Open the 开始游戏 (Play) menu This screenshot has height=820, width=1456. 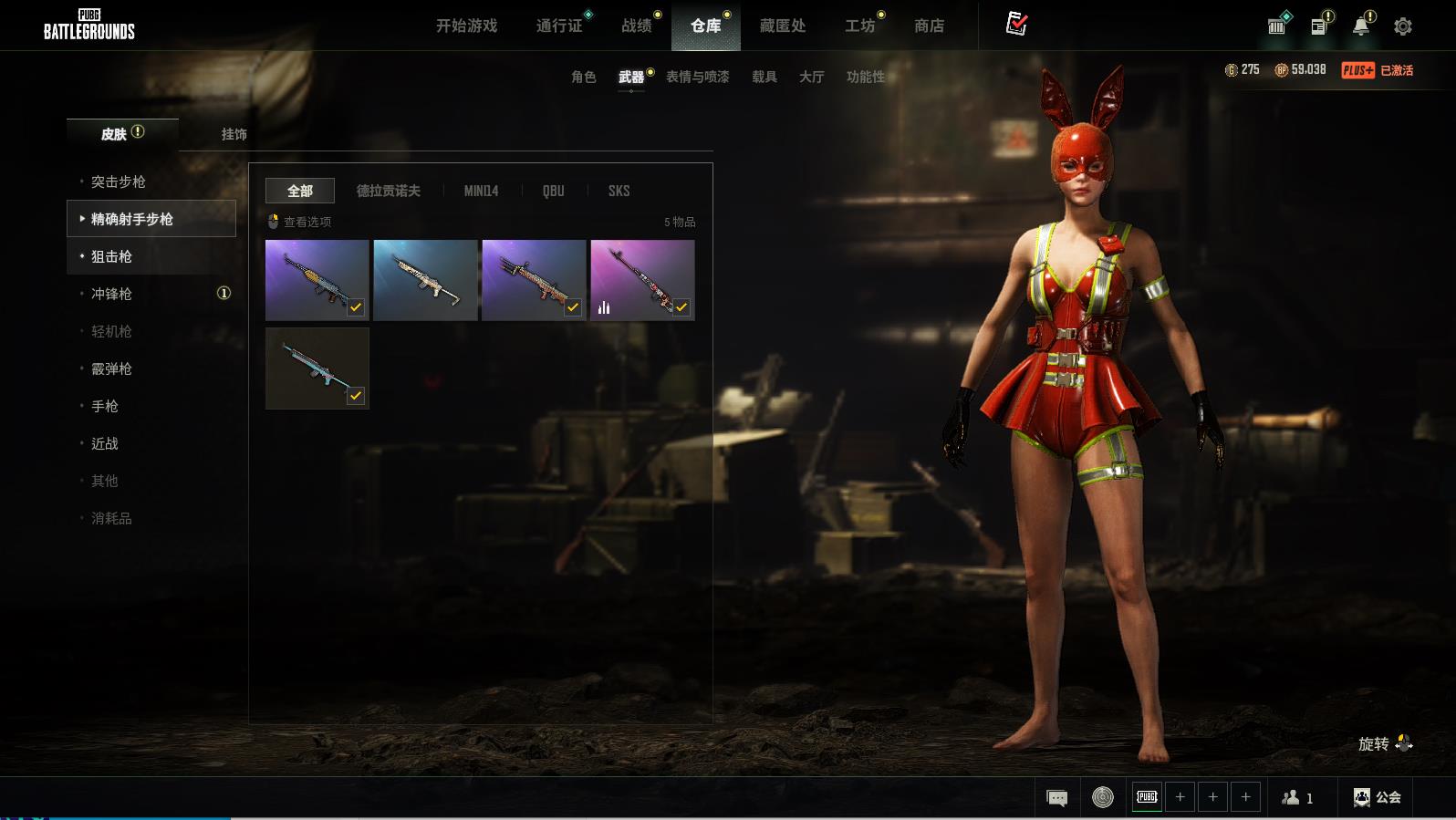466,26
